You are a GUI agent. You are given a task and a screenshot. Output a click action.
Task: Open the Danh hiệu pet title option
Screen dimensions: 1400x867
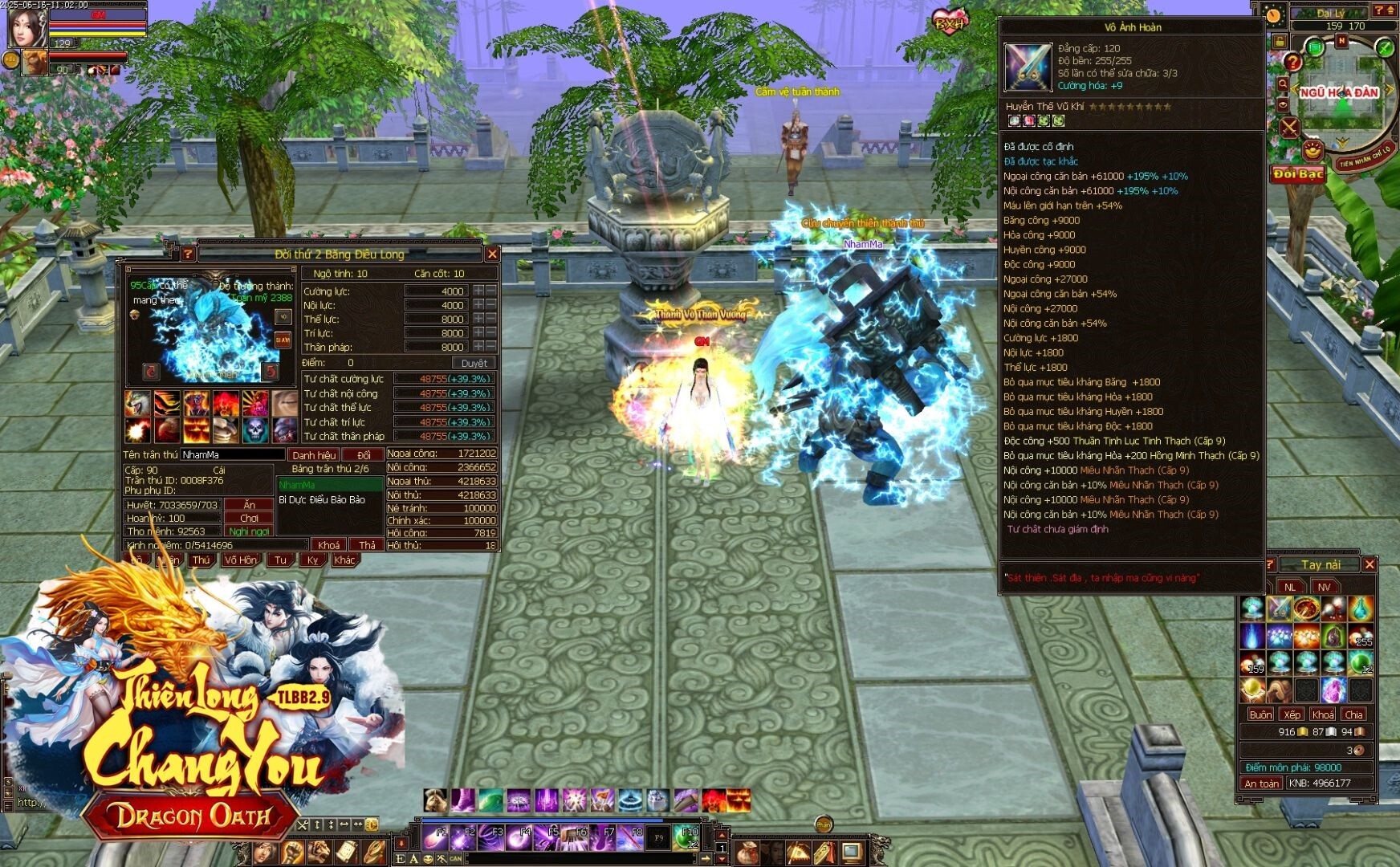(314, 455)
